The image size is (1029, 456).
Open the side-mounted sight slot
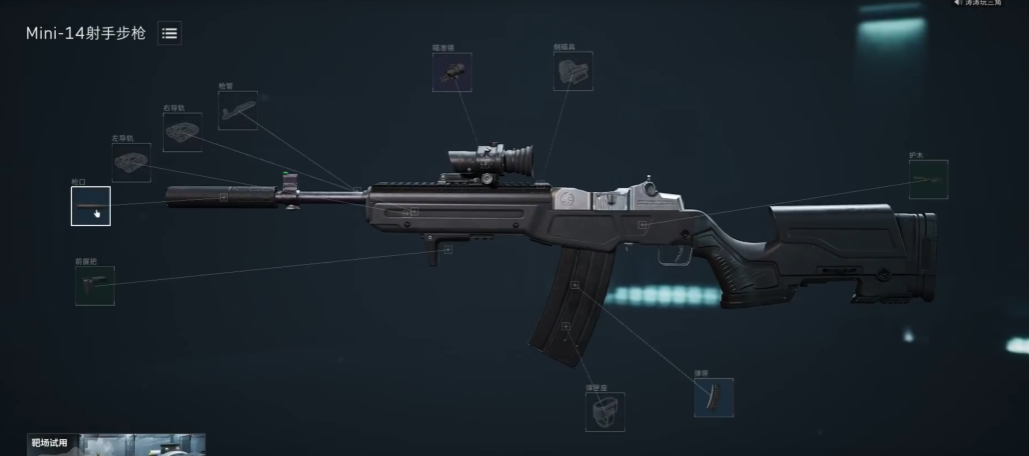573,72
